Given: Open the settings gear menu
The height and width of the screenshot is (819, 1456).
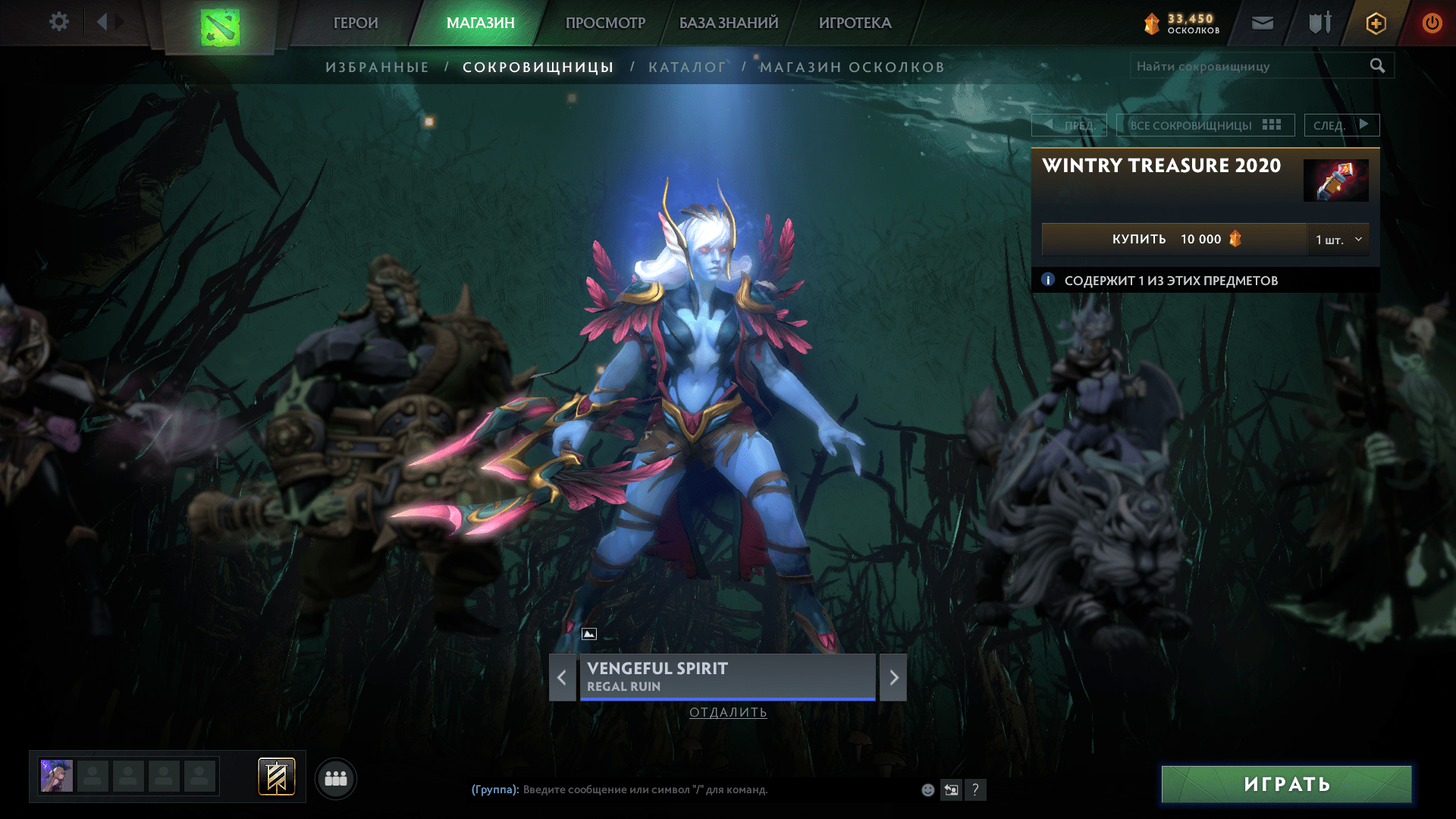Looking at the screenshot, I should (x=58, y=22).
